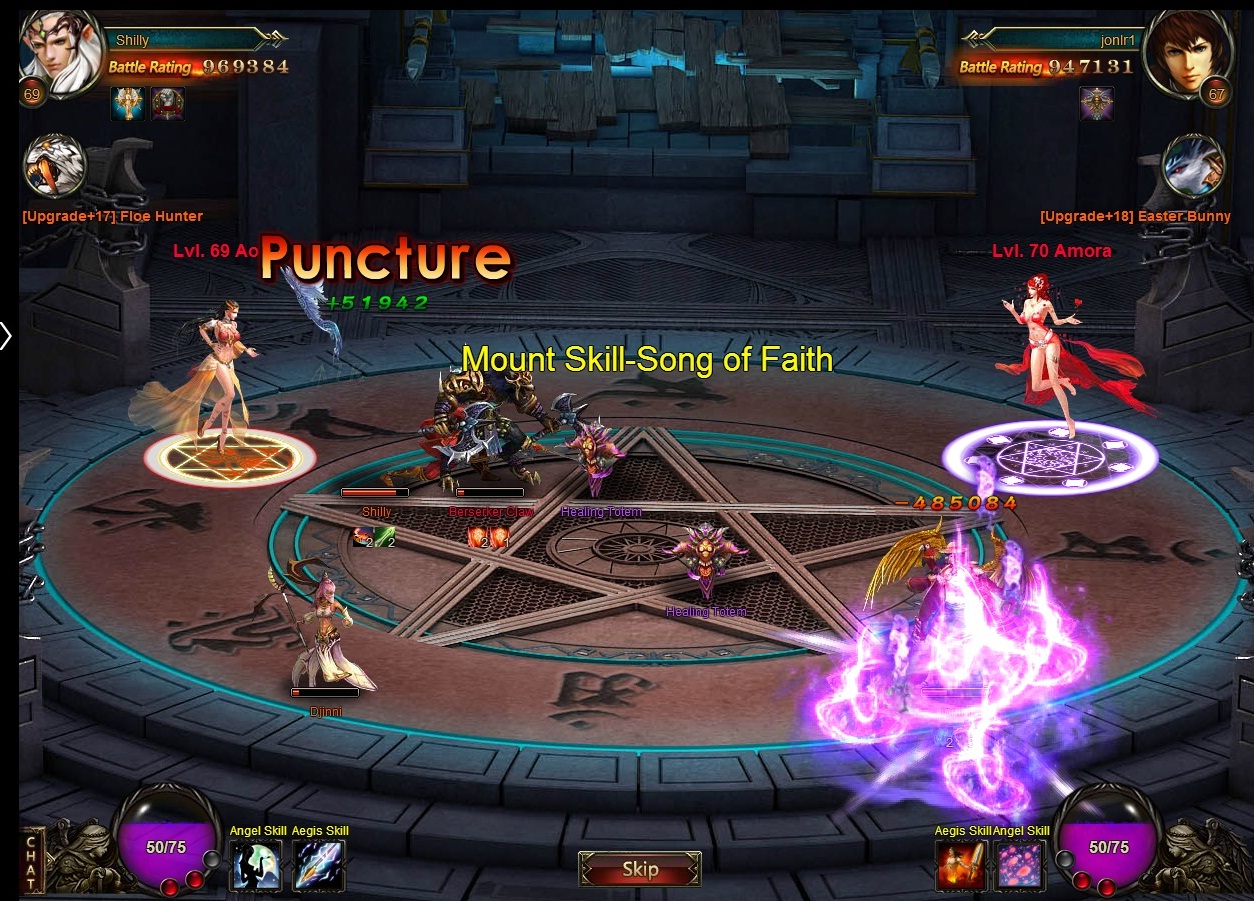Activate the blue silhouette Angel Skill
Viewport: 1254px width, 901px height.
point(256,865)
